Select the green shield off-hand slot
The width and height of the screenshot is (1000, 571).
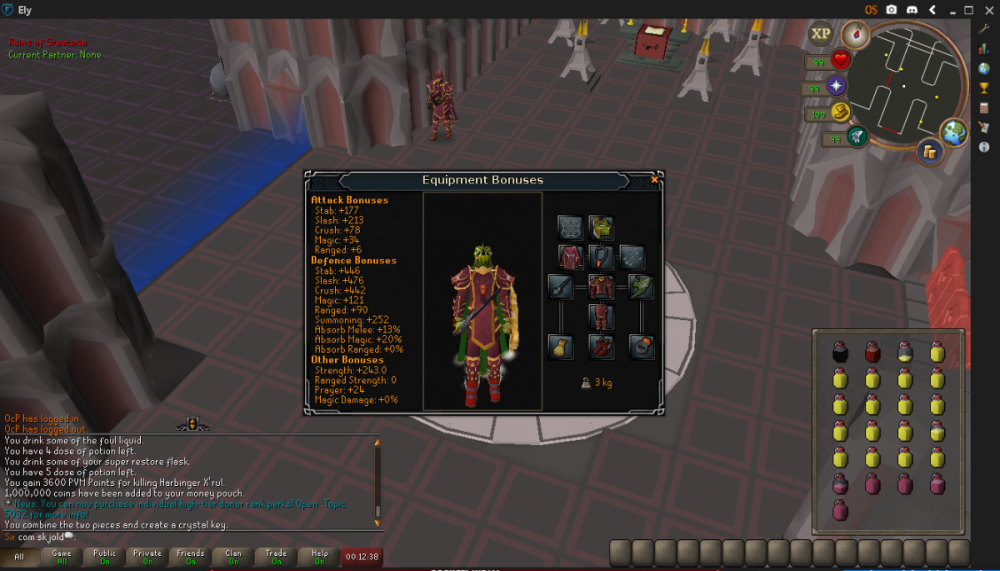pos(641,288)
